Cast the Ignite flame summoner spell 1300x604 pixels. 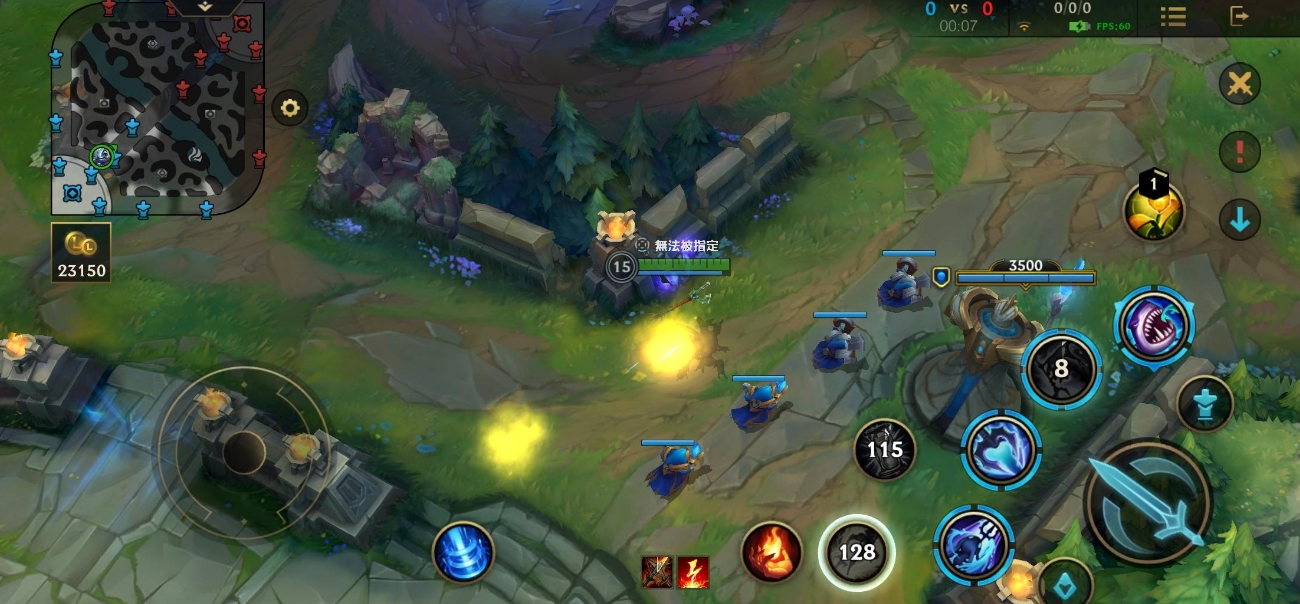[771, 552]
